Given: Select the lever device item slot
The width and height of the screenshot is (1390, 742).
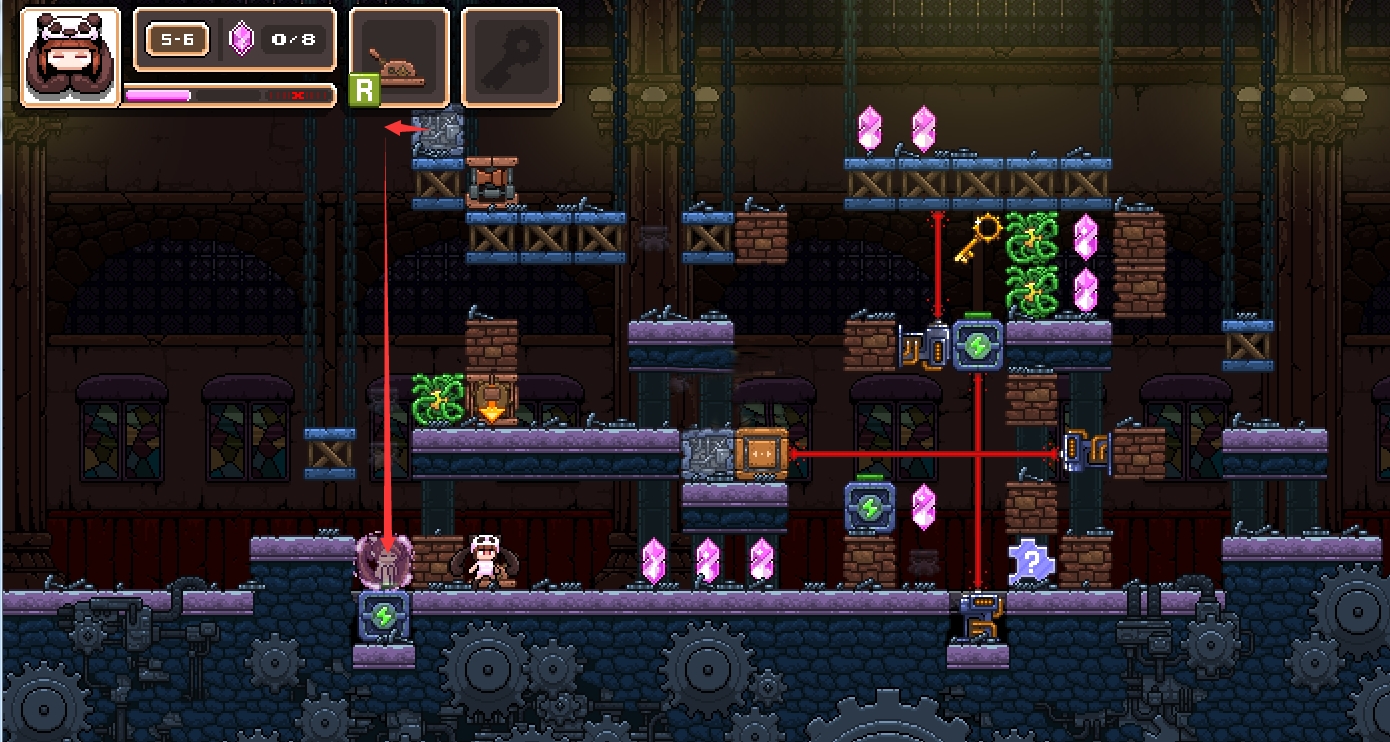Looking at the screenshot, I should tap(400, 57).
